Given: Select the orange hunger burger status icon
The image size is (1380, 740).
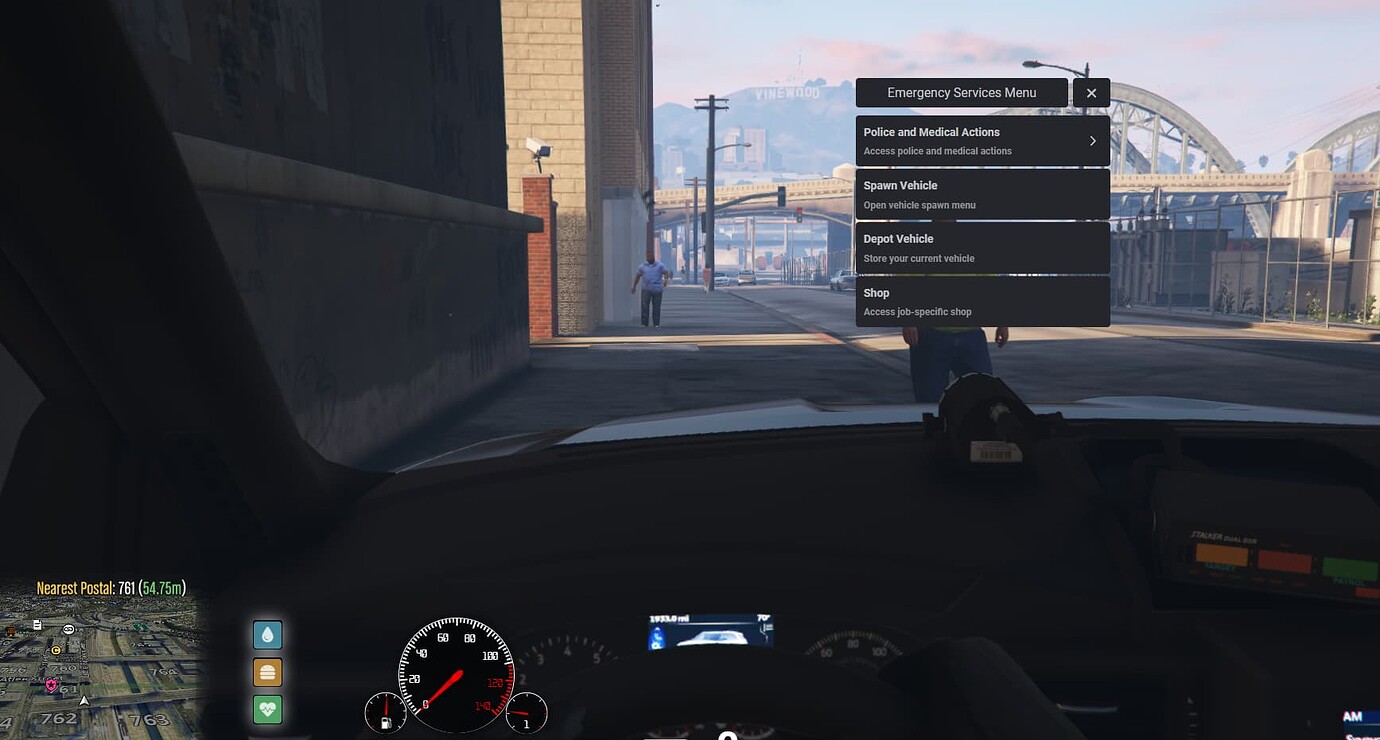Looking at the screenshot, I should pos(267,672).
